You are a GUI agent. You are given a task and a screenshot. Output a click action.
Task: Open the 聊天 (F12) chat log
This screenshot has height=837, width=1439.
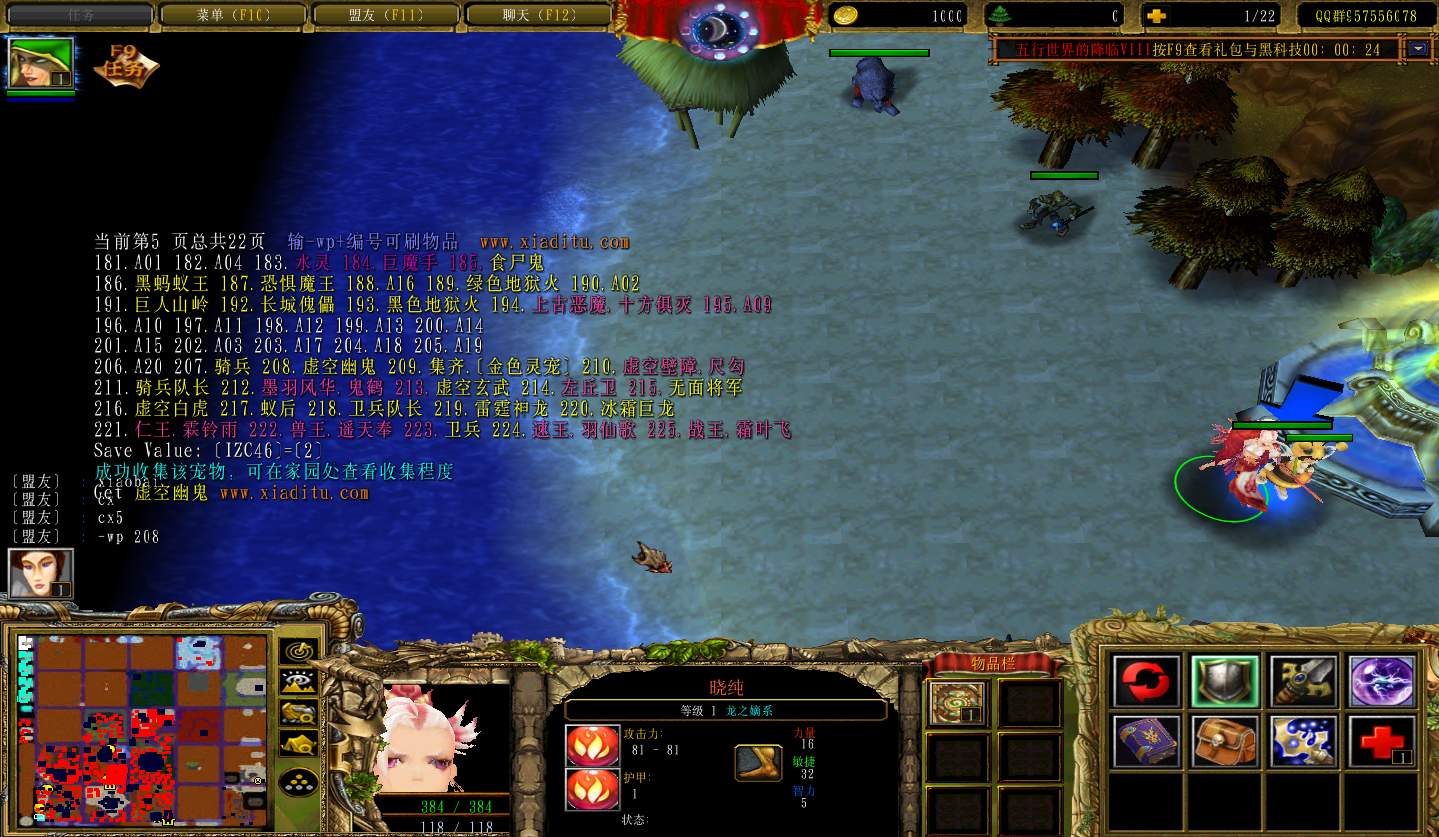tap(536, 15)
